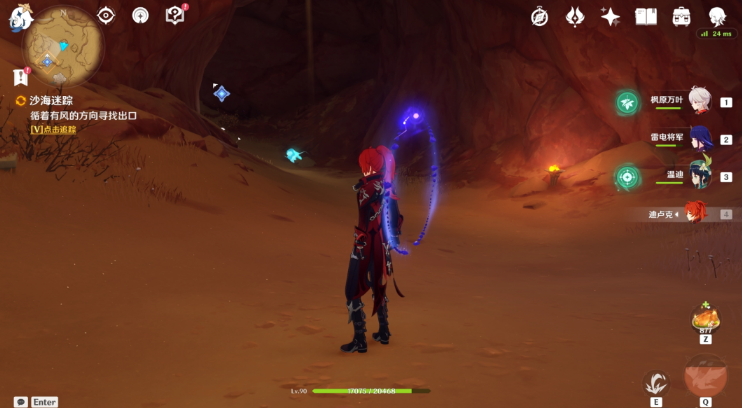Activate the elemental skill icon
Screen dimensions: 742x408
[x=656, y=382]
